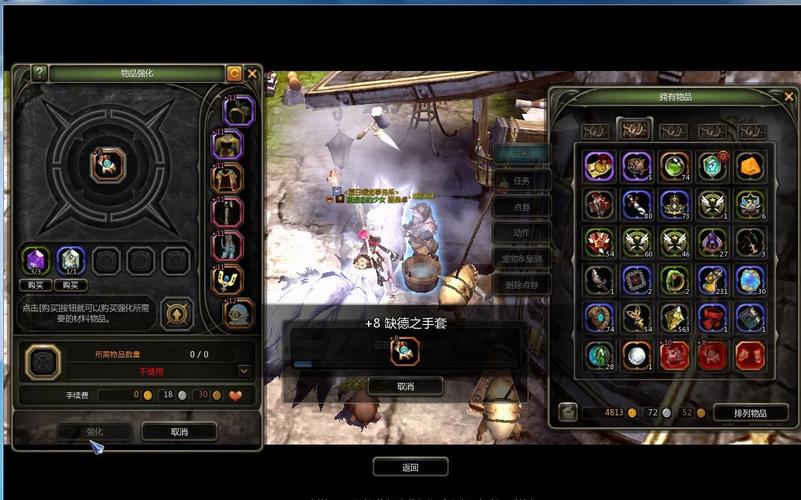Close the 物品强化 enhancement window
The width and height of the screenshot is (801, 500).
pyautogui.click(x=252, y=73)
